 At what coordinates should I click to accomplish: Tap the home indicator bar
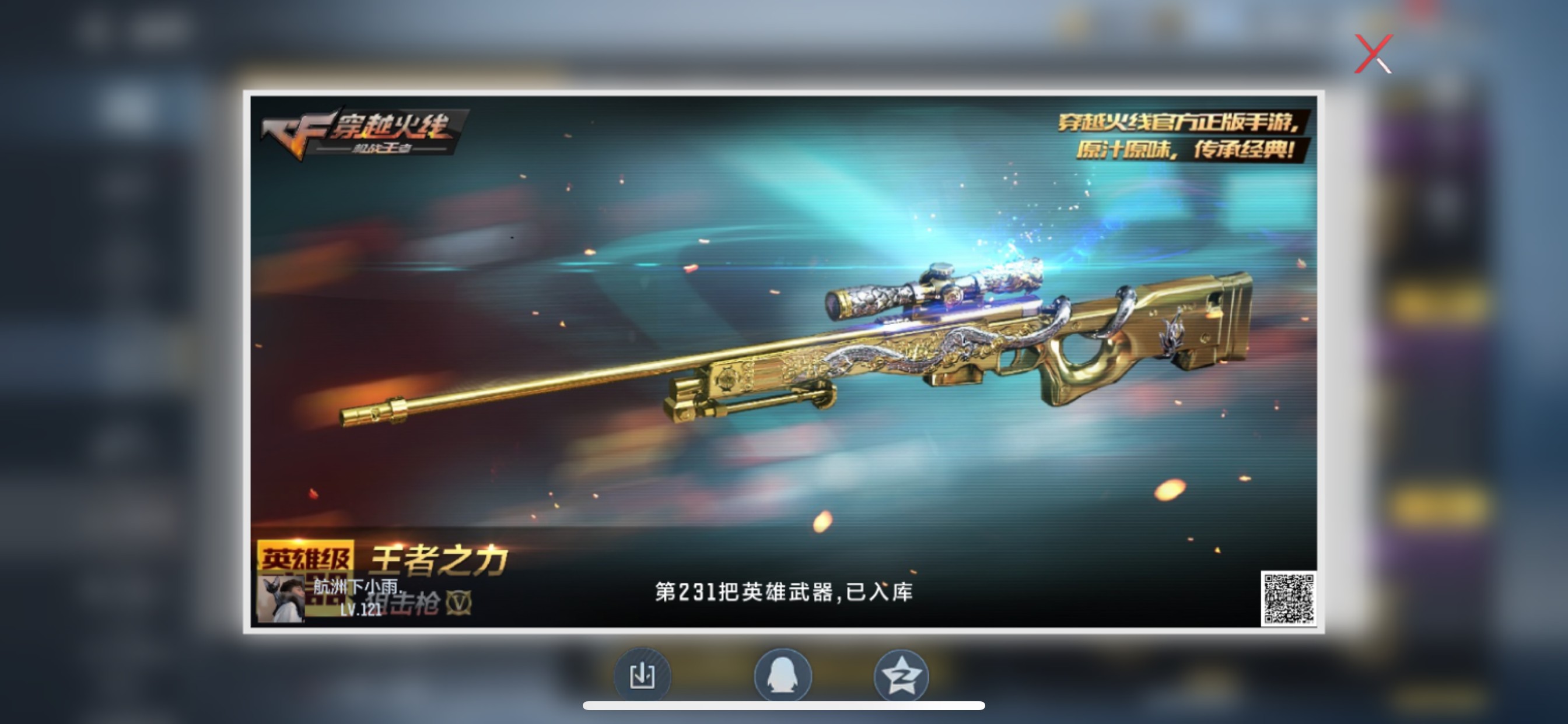click(784, 707)
